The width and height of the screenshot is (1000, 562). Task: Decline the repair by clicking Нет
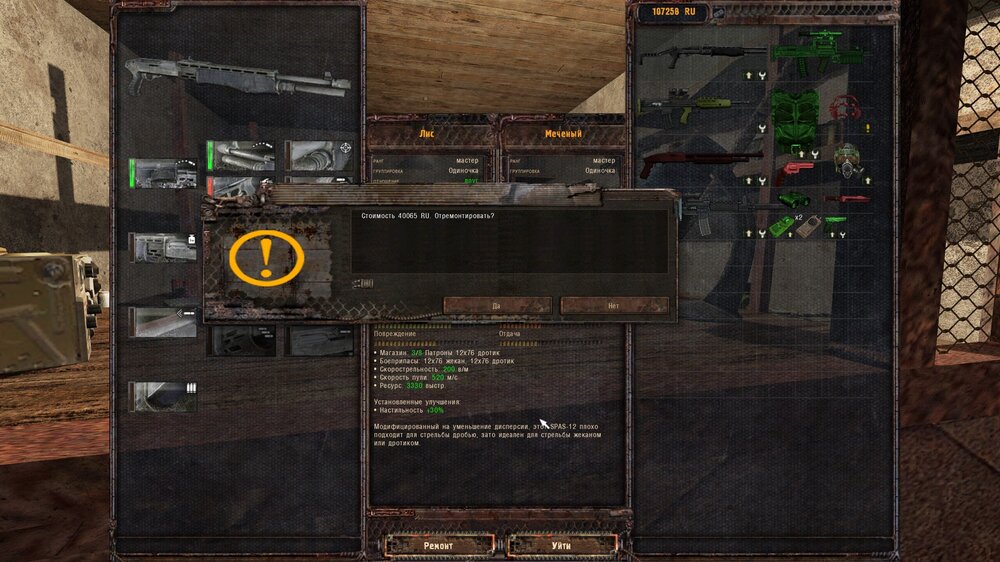pyautogui.click(x=614, y=305)
